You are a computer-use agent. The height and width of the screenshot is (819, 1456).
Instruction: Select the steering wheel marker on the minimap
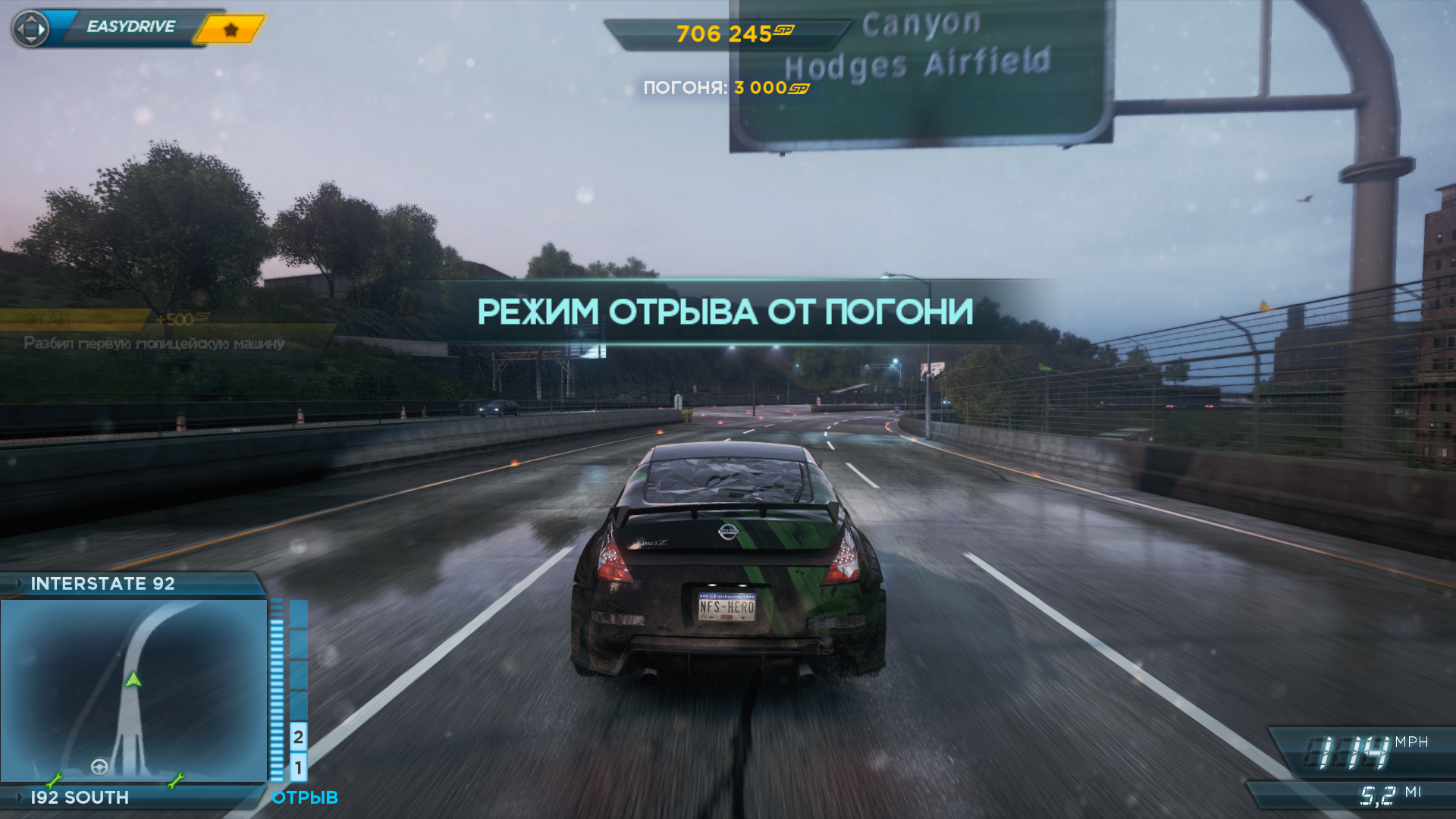coord(99,767)
